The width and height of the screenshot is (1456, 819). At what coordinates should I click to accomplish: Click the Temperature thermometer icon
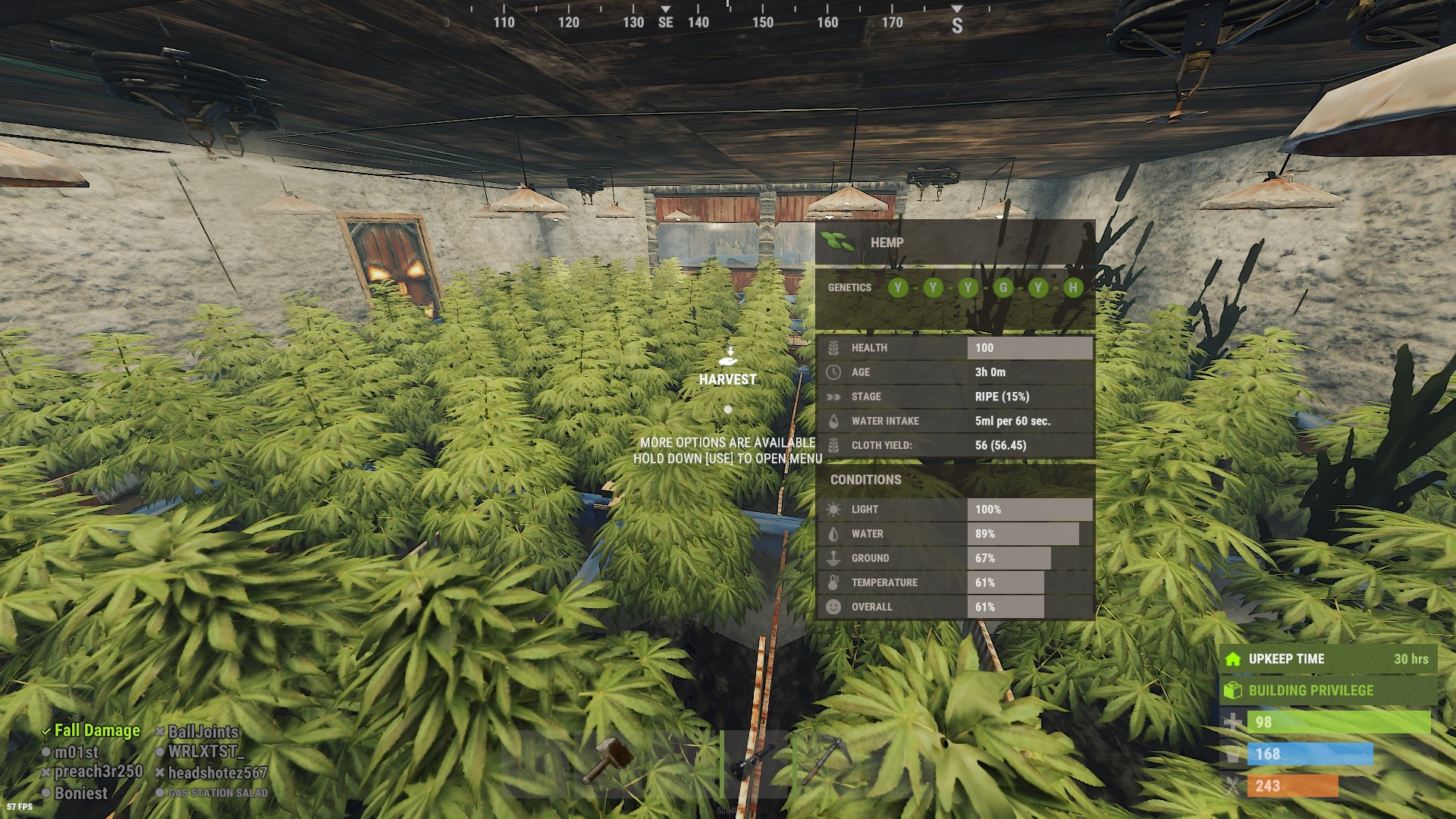[833, 582]
